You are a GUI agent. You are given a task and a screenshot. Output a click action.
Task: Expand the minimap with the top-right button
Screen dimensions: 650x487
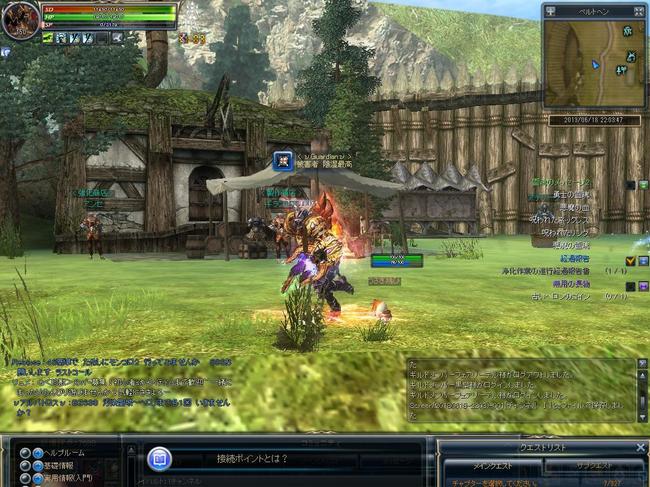click(x=641, y=10)
